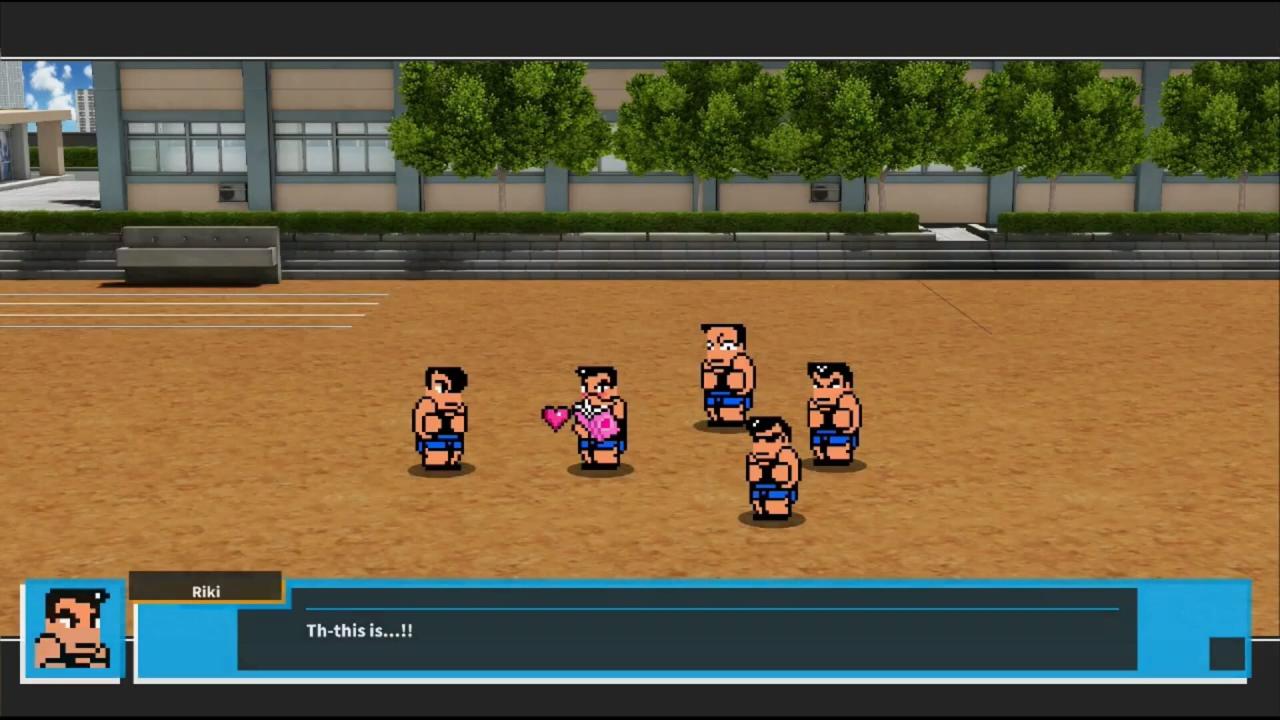This screenshot has width=1280, height=720.
Task: Select Riki's speaker portrait
Action: point(73,630)
